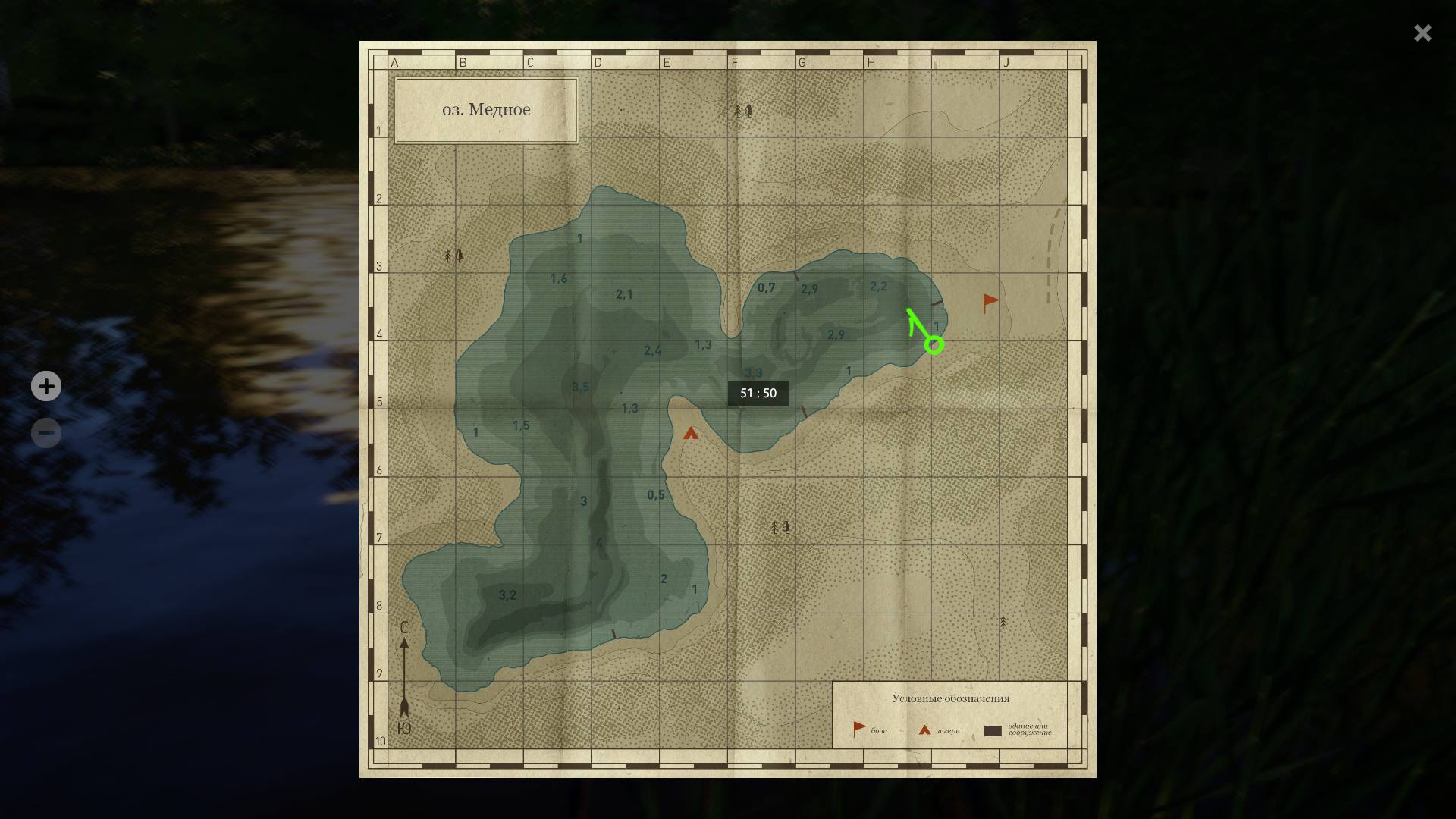Screen dimensions: 1456x819
Task: Click the building symbol in the legend
Action: pos(992,729)
